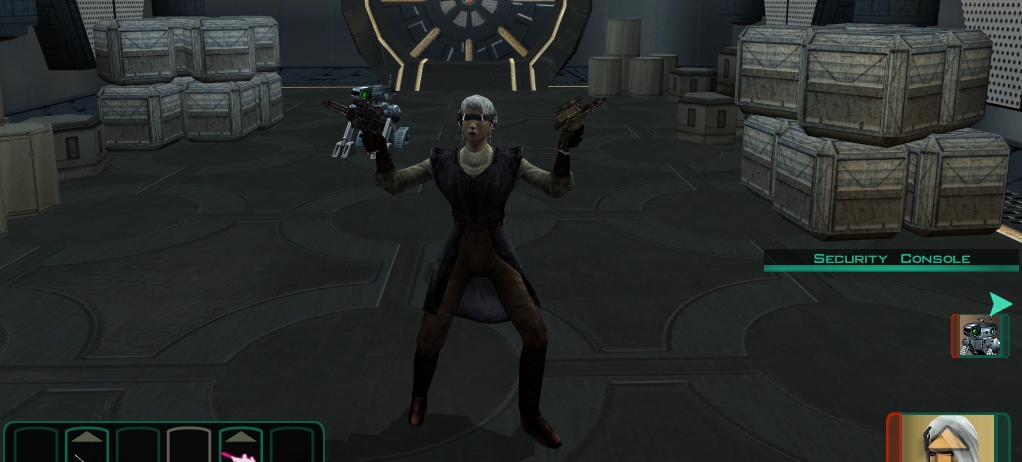Click the up arrow above the white needle icon

point(87,435)
